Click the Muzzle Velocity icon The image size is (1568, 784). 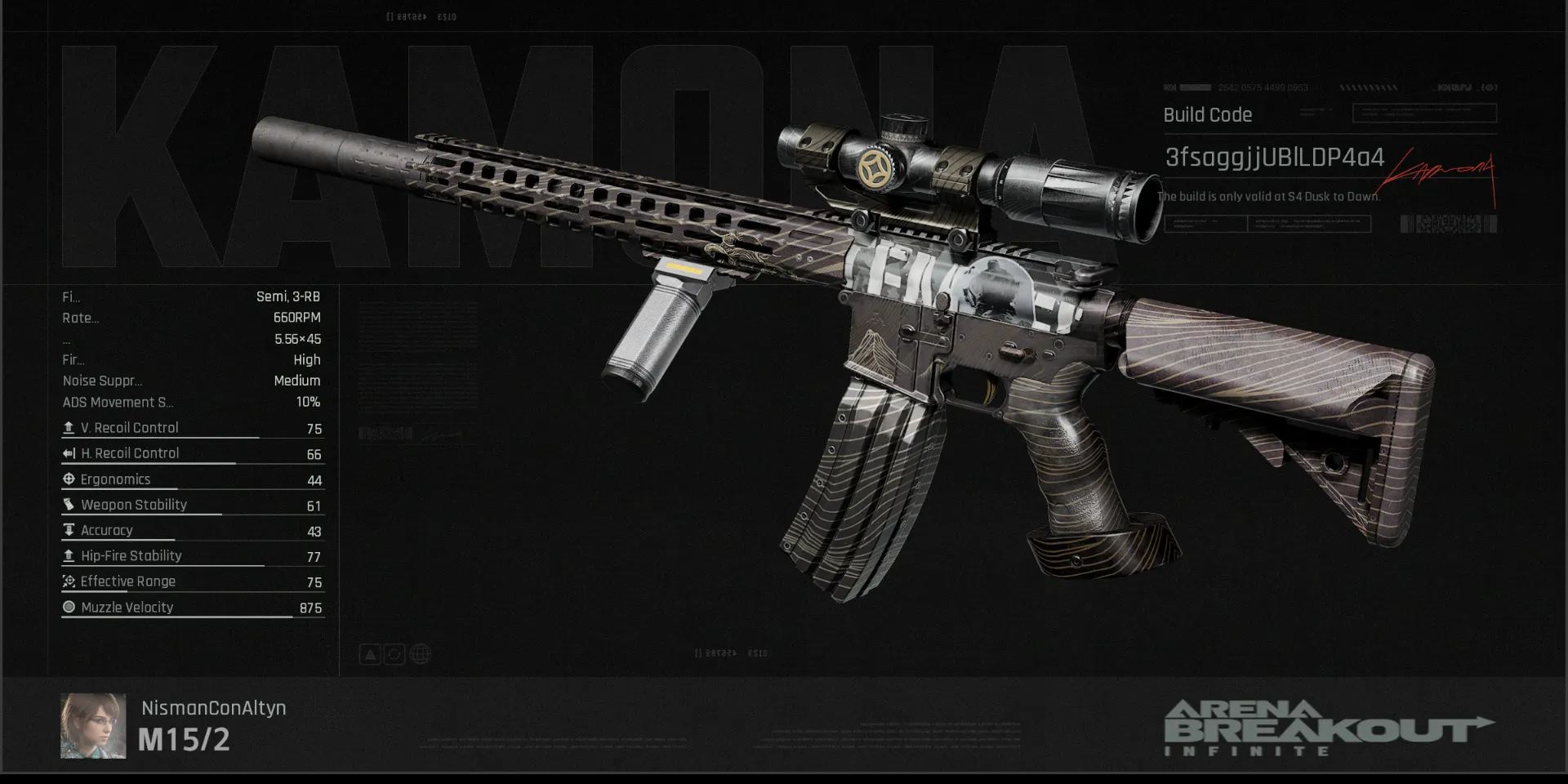[69, 607]
